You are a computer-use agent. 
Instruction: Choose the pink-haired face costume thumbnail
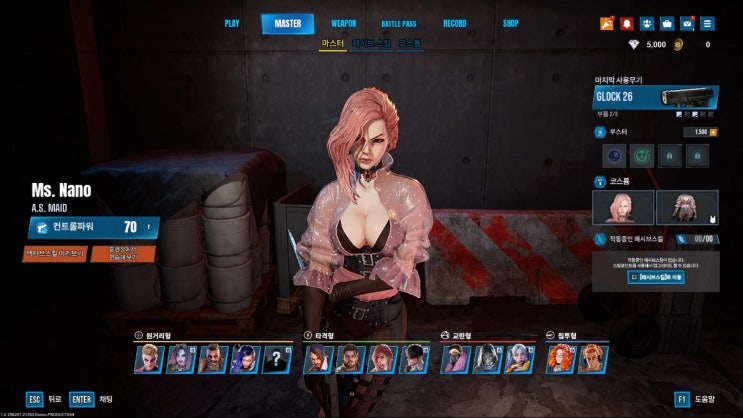pyautogui.click(x=623, y=207)
